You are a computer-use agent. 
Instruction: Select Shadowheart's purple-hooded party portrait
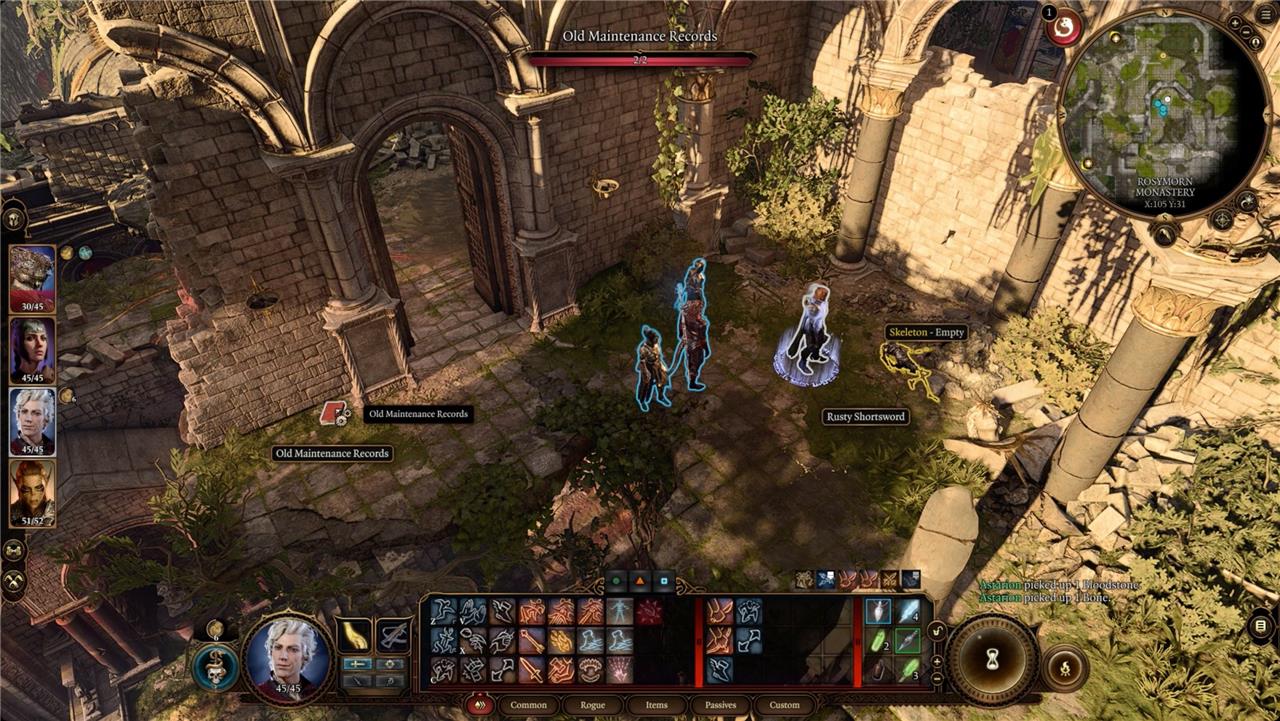tap(32, 350)
